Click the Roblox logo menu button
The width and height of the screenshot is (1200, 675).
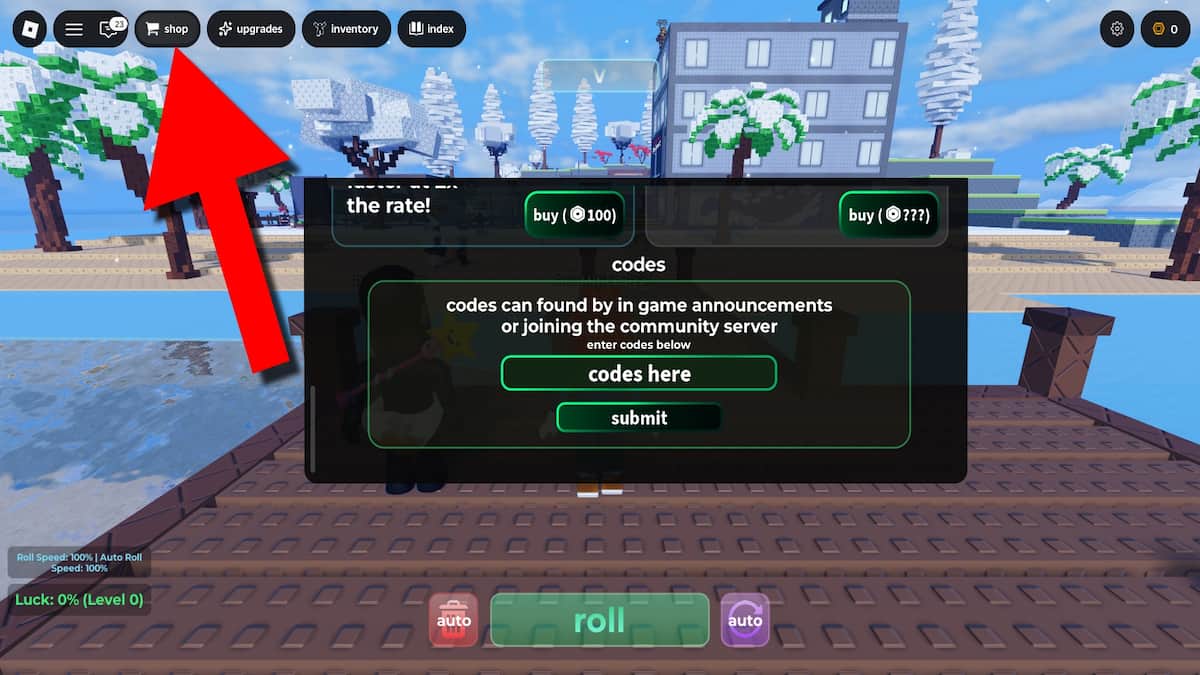(x=29, y=29)
